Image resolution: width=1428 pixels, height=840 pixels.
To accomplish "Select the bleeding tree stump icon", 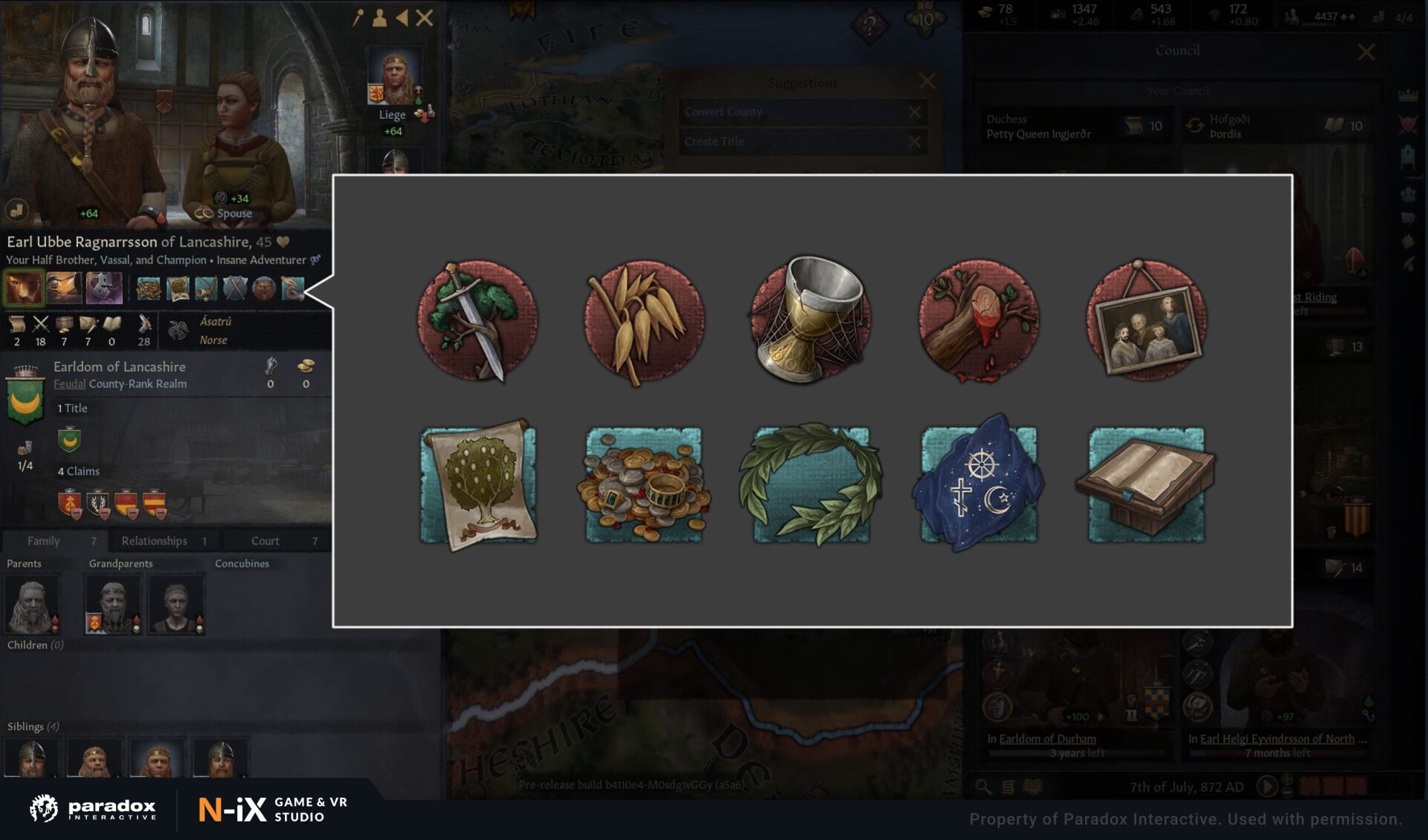I will tap(979, 320).
